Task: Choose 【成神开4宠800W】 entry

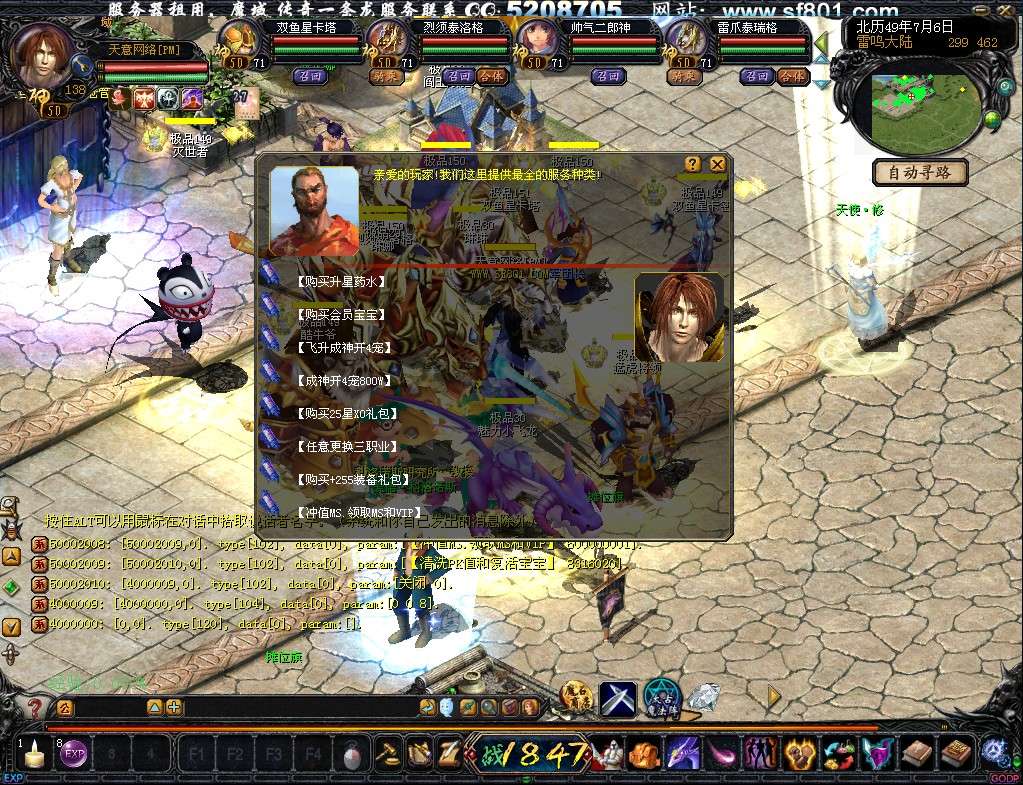Action: coord(346,380)
